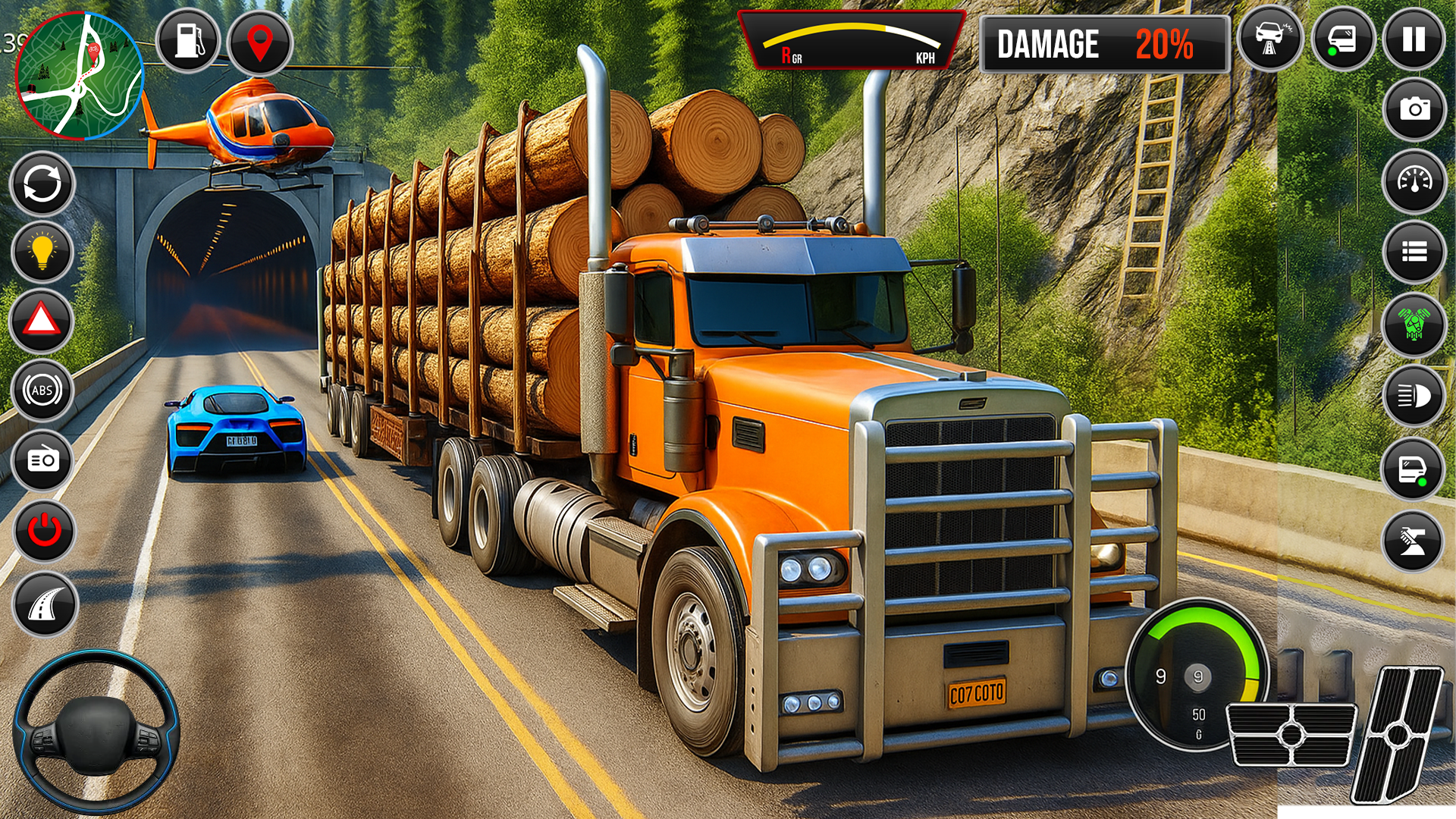Toggle the ABS braking system
This screenshot has width=1456, height=819.
[x=42, y=391]
